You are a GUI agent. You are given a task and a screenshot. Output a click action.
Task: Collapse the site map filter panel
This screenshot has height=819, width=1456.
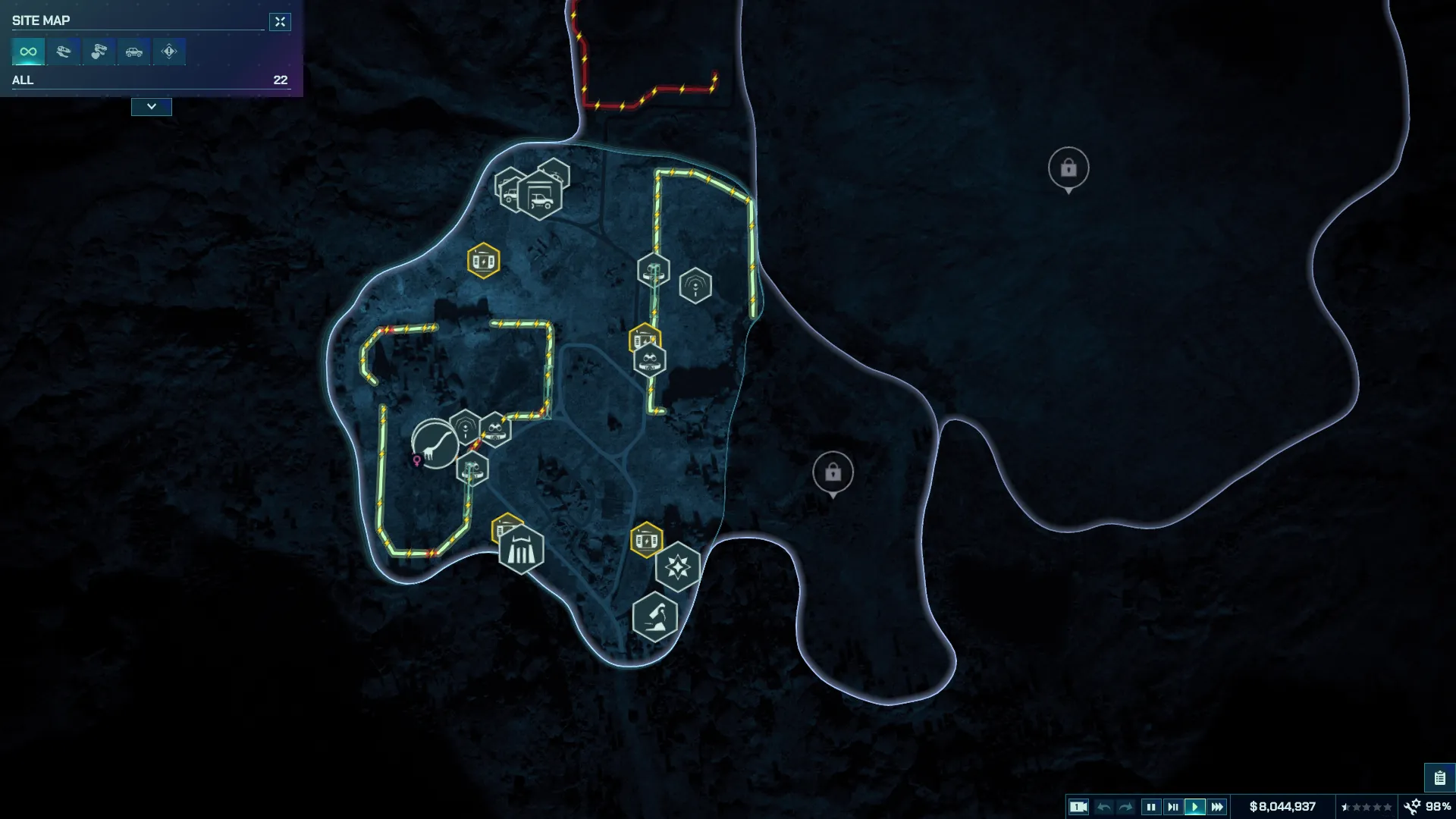click(151, 107)
